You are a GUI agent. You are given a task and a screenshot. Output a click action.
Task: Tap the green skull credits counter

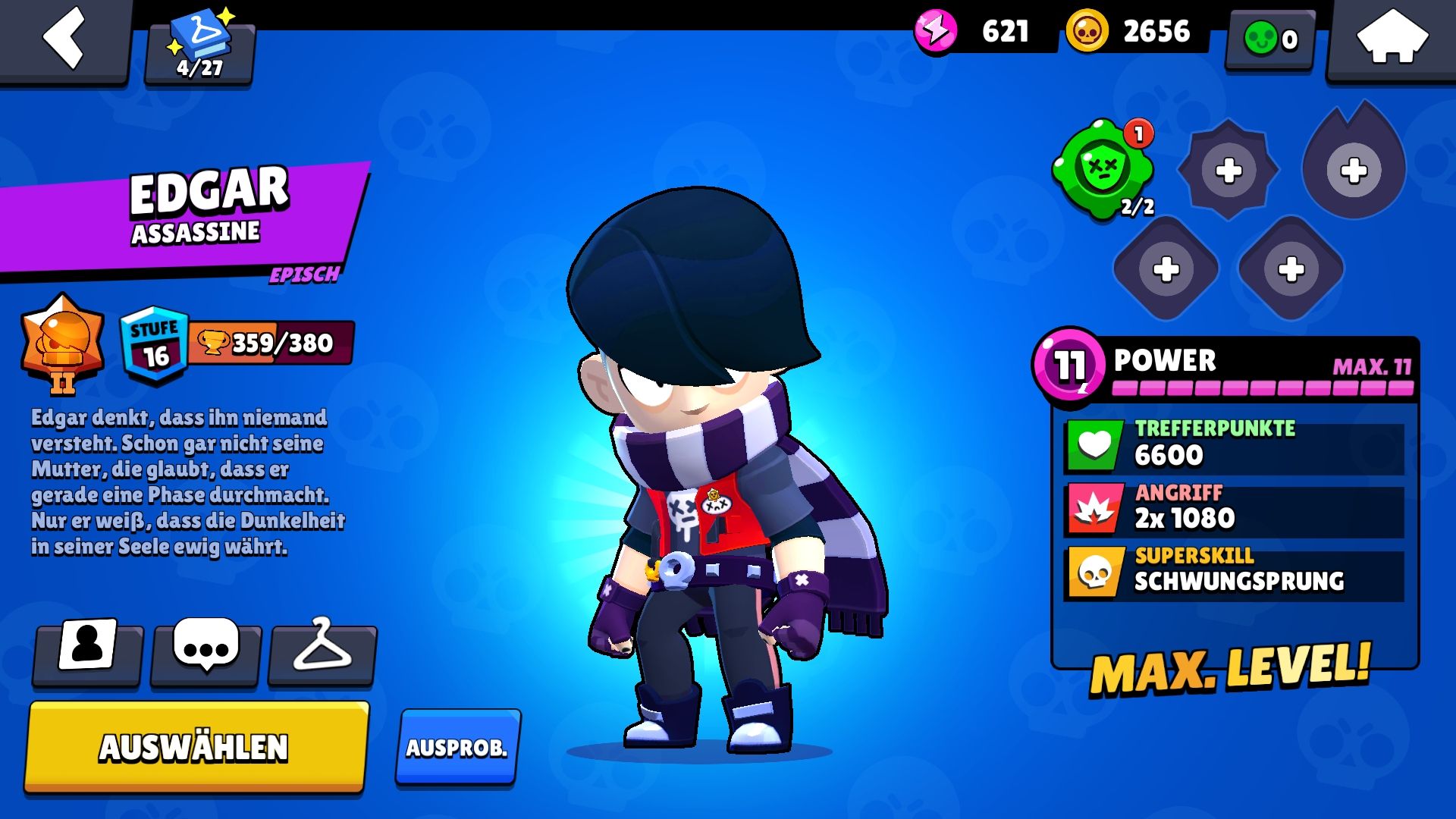(1270, 39)
